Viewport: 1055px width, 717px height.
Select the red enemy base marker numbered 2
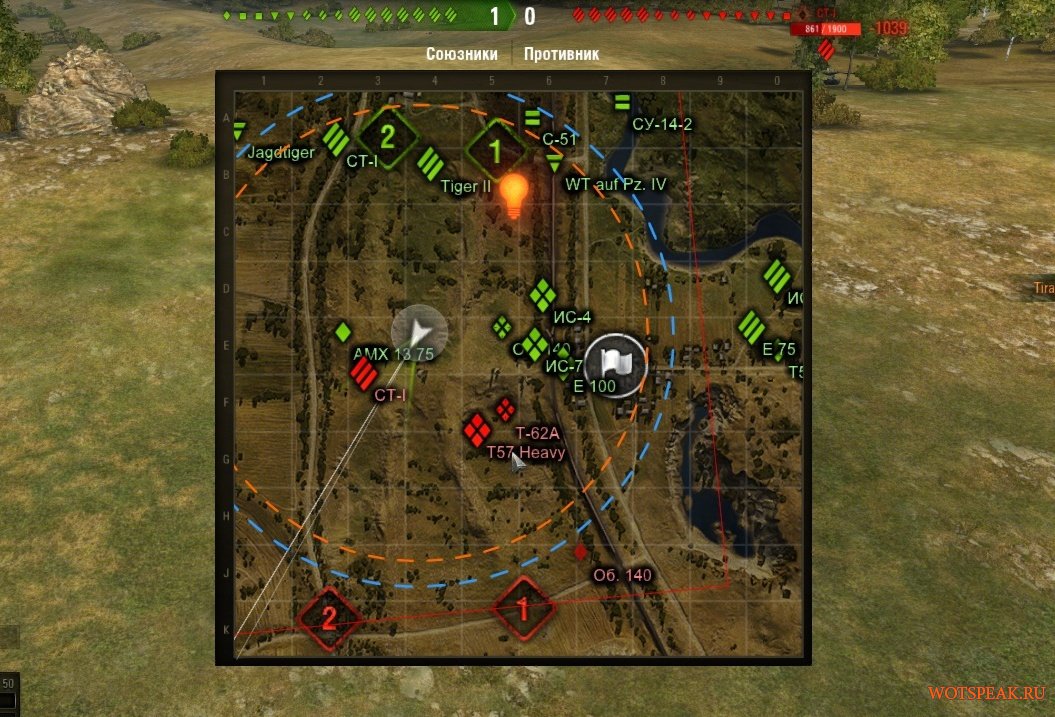tap(329, 617)
